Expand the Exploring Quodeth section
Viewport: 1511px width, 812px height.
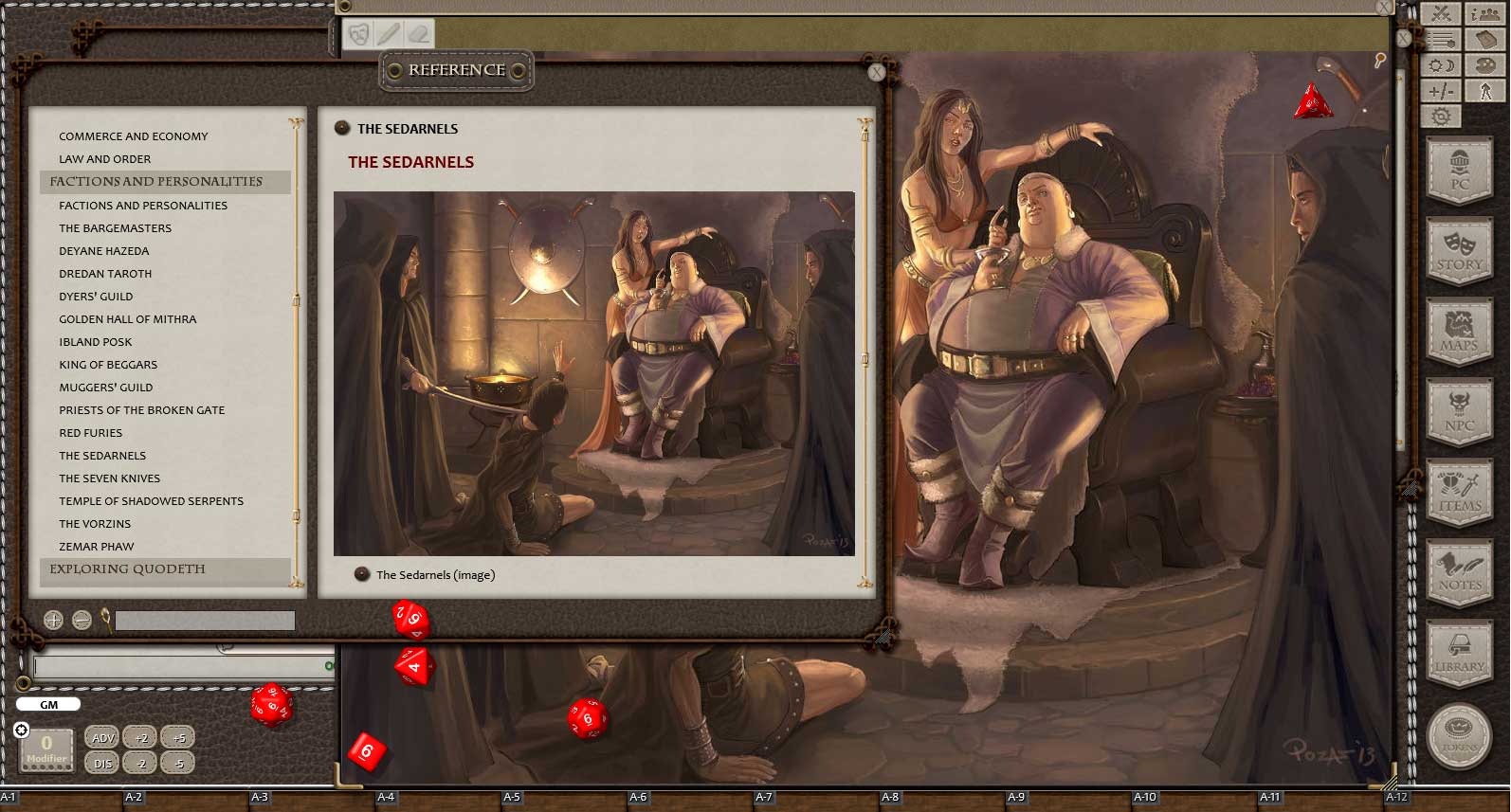[x=128, y=569]
